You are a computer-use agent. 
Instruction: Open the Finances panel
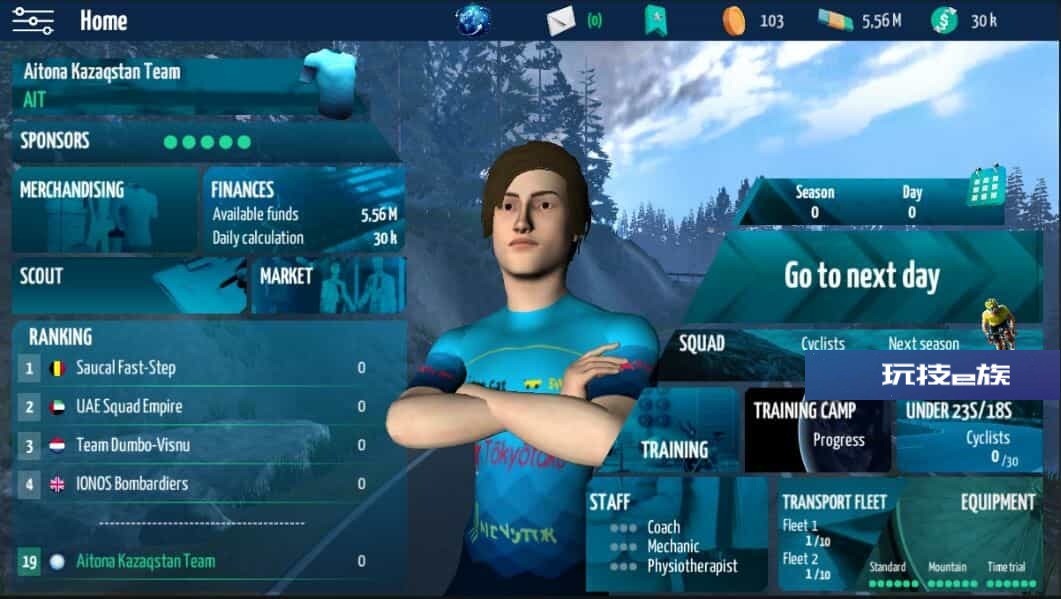point(304,212)
